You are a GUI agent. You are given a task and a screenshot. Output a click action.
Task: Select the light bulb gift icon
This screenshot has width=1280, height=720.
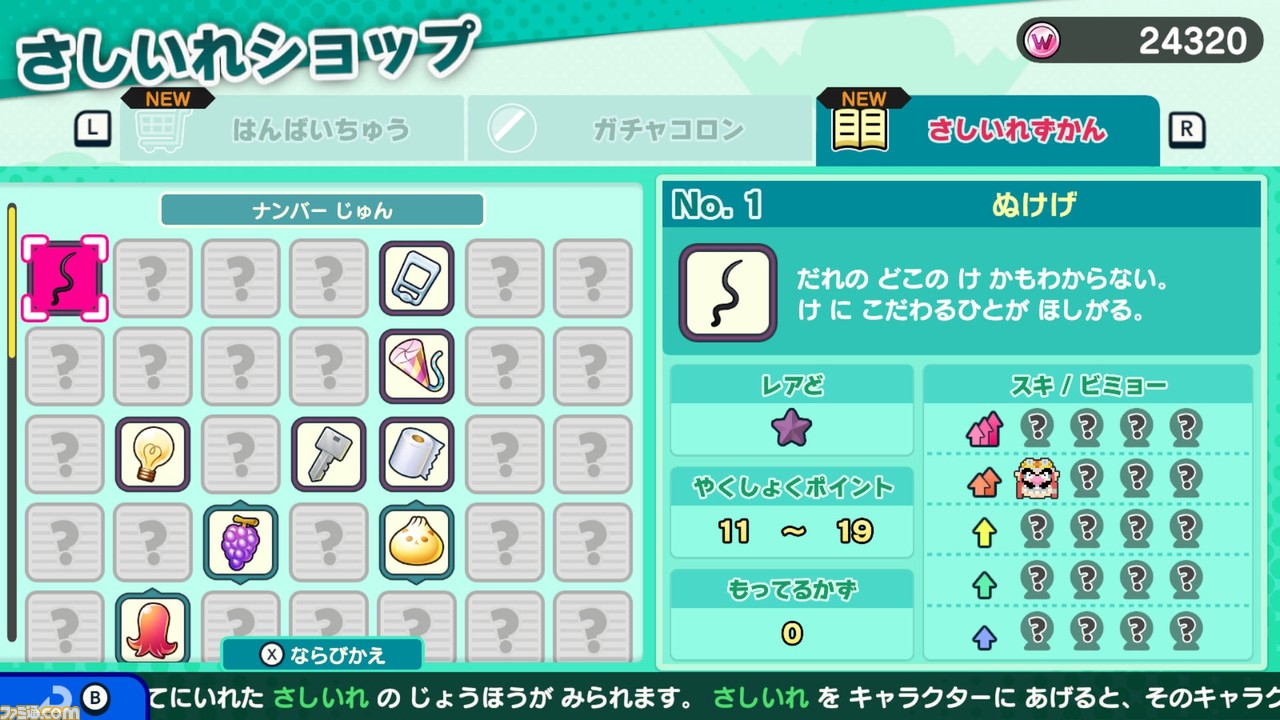click(152, 452)
